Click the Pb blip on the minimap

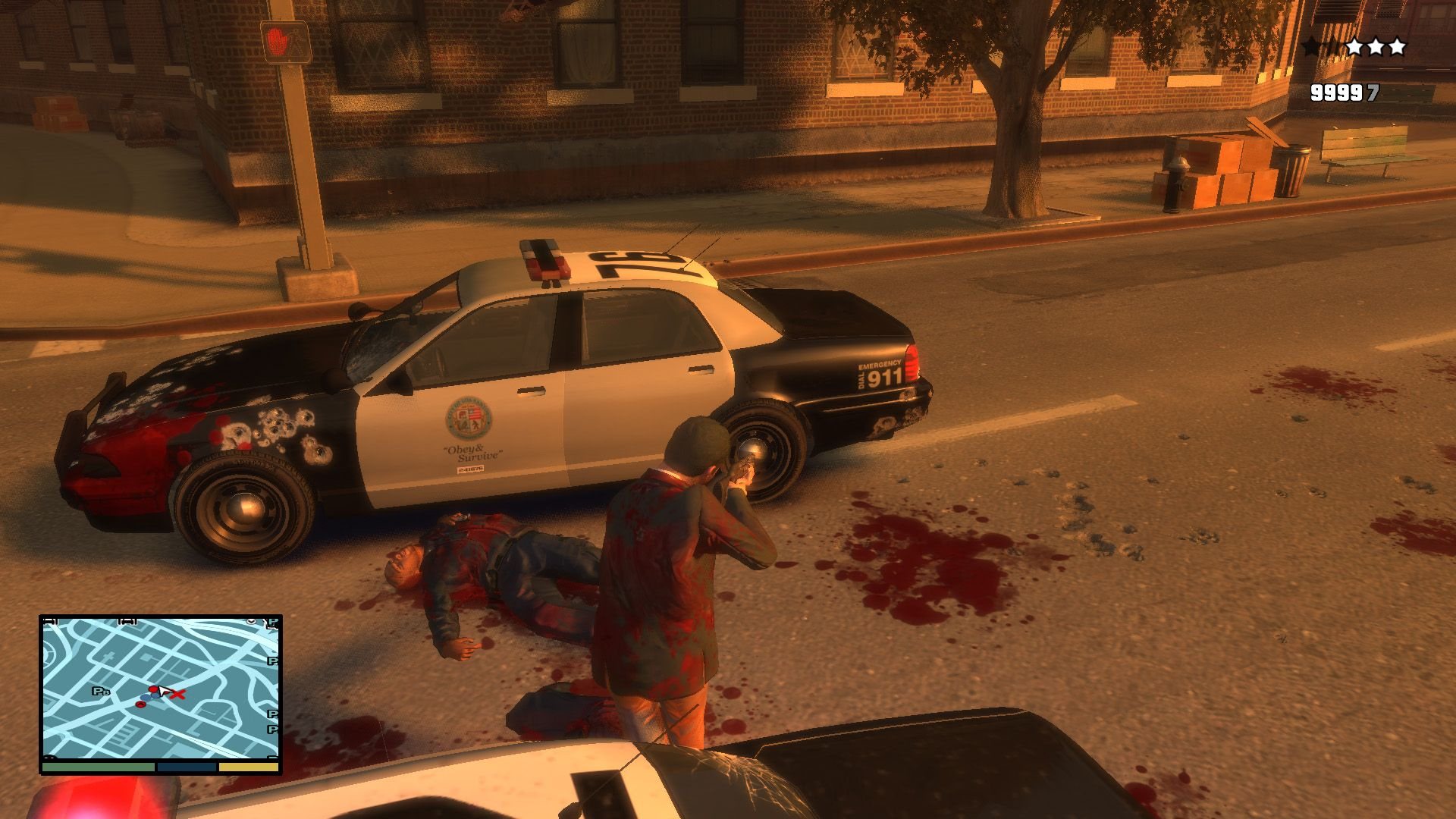tap(101, 691)
